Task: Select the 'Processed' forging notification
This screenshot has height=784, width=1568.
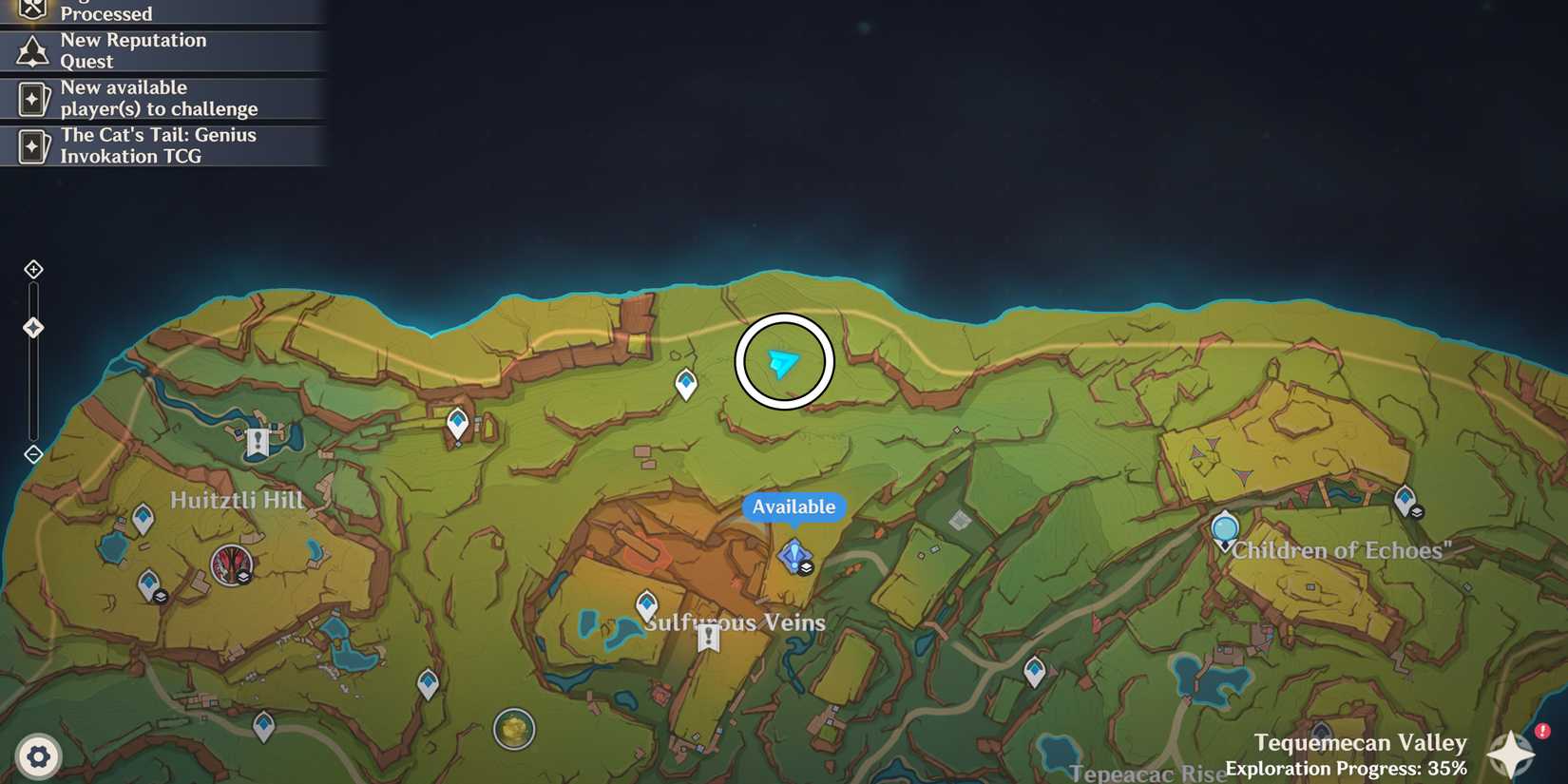Action: pyautogui.click(x=162, y=11)
